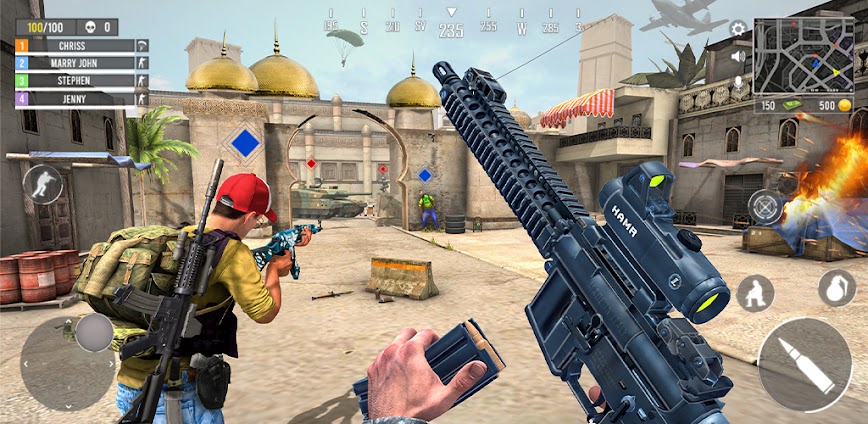Open the city minimap

pyautogui.click(x=803, y=56)
